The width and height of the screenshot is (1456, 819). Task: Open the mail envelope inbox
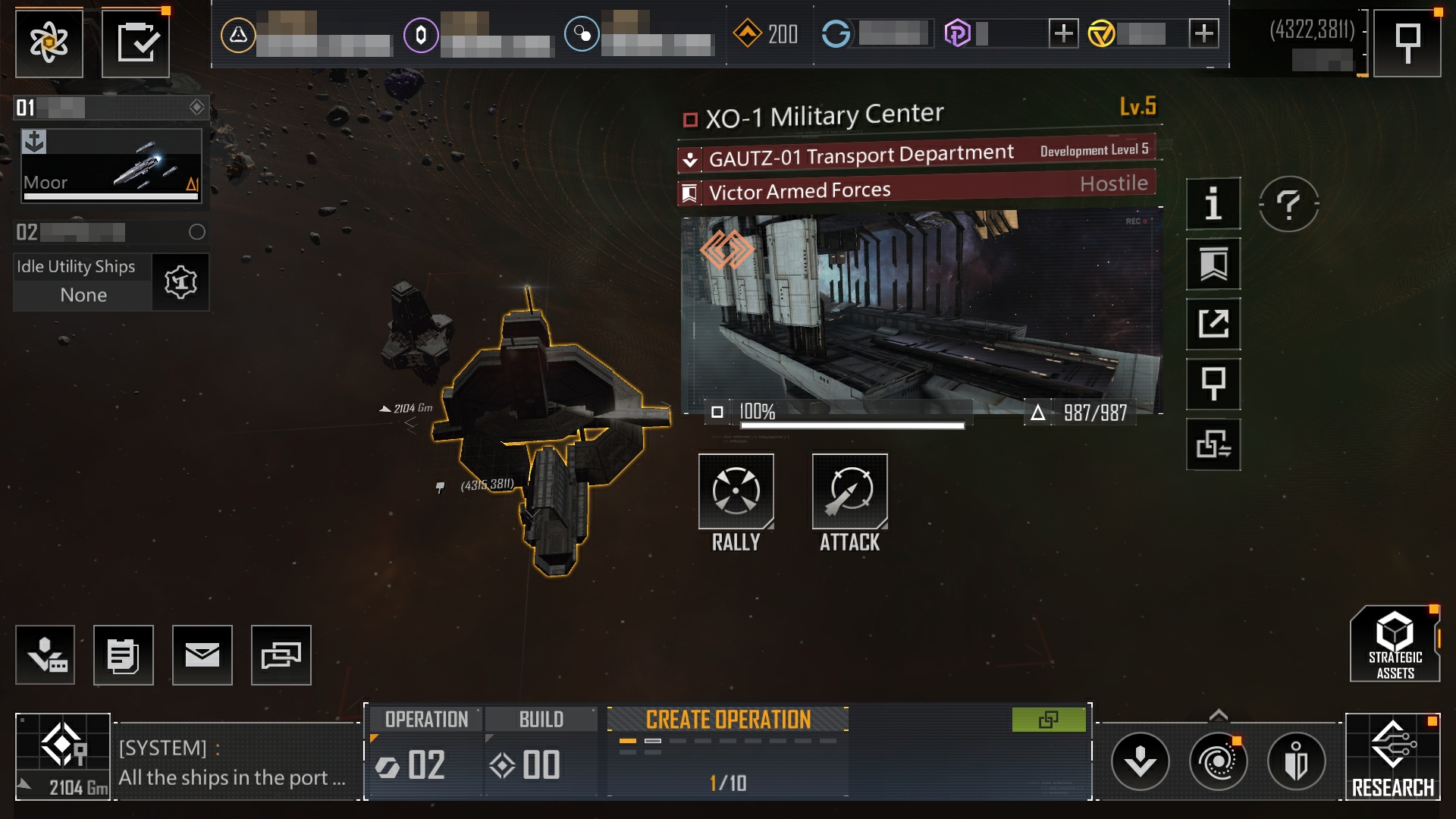(x=202, y=655)
